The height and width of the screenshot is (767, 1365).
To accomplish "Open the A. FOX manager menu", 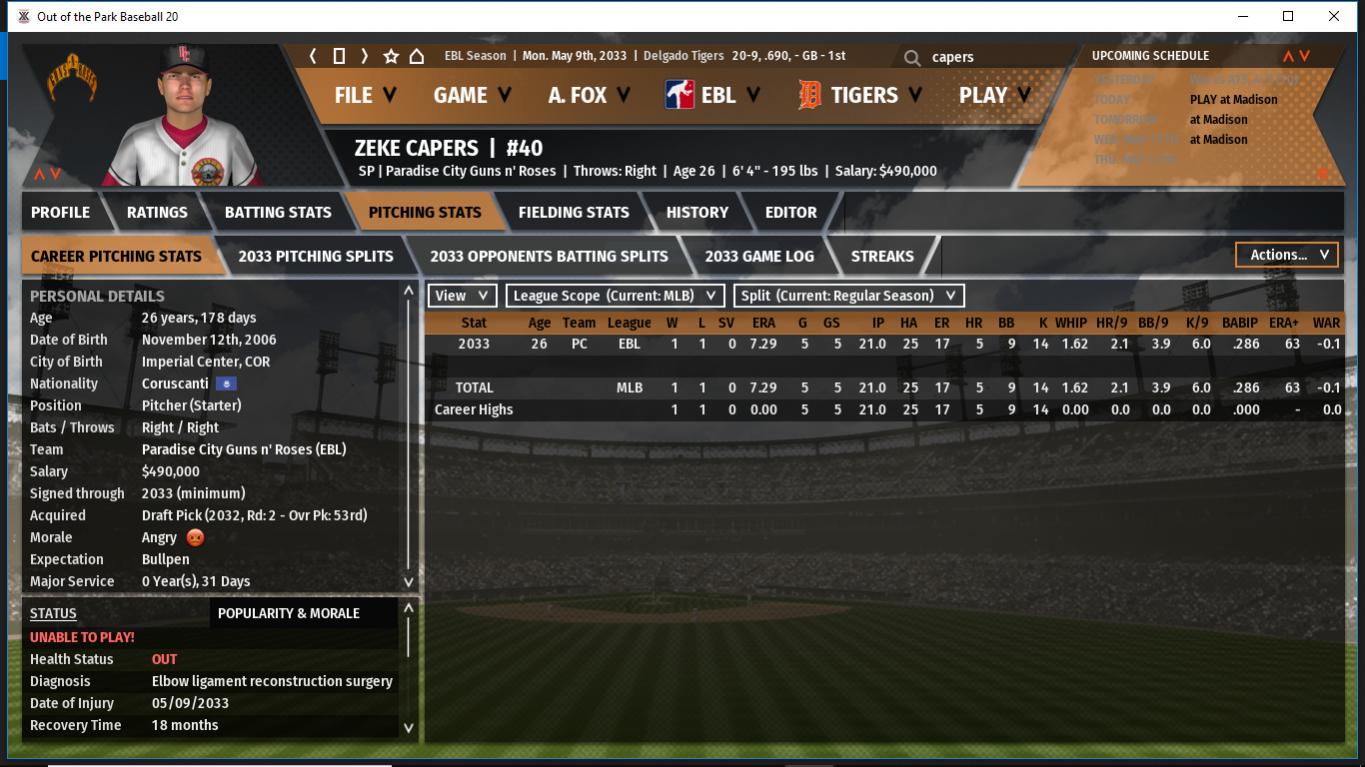I will [588, 95].
